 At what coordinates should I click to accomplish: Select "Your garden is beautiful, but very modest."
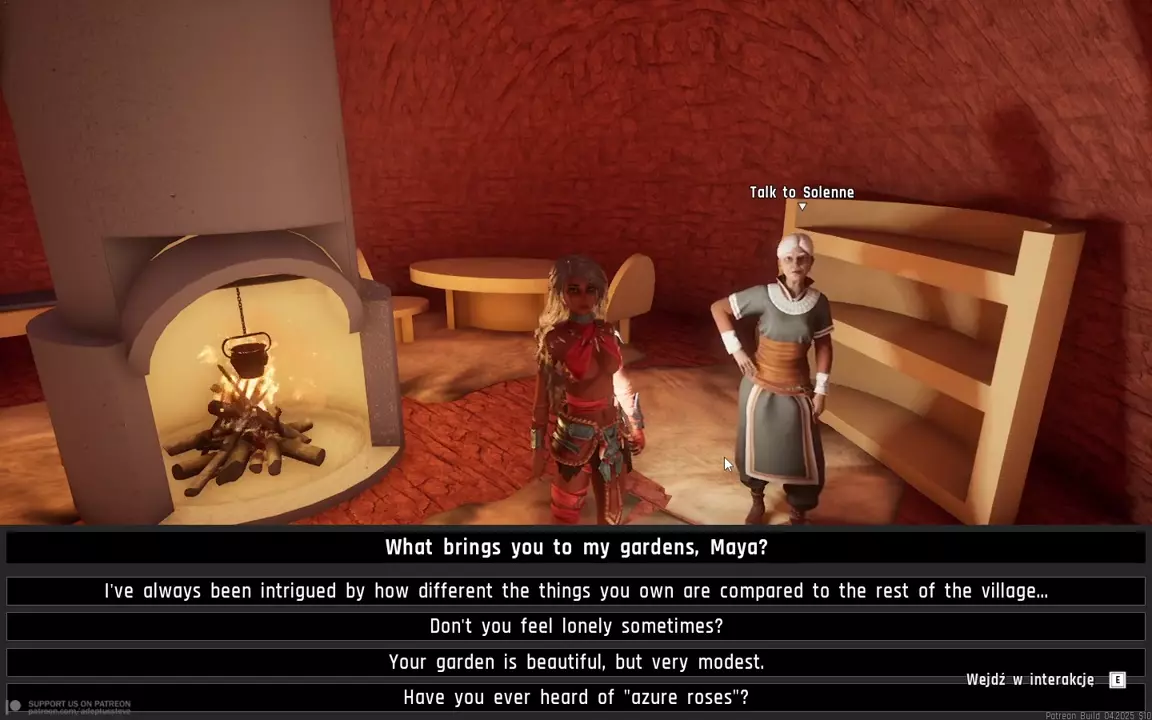point(576,662)
